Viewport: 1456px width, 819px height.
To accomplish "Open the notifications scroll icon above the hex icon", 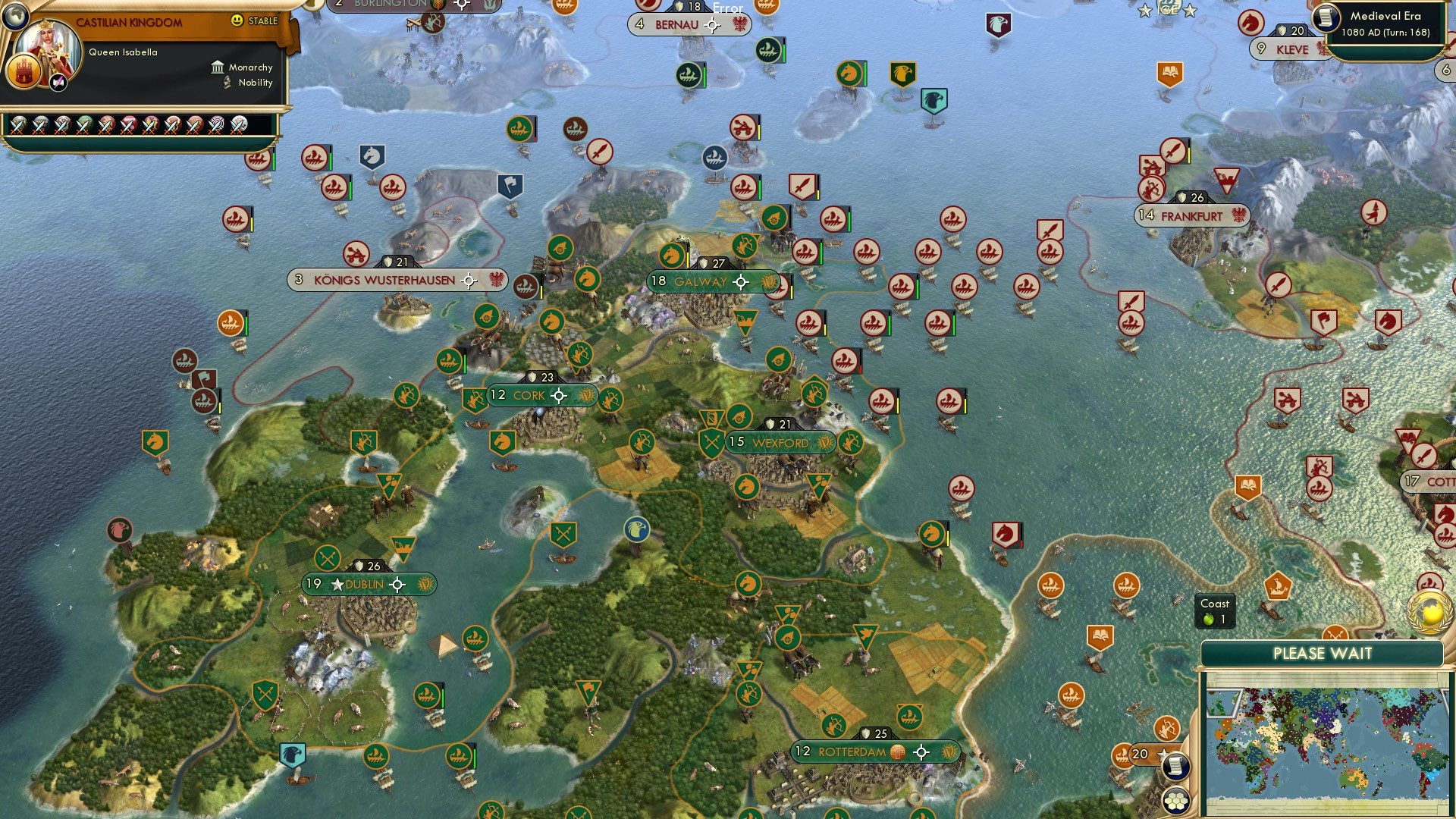I will [1175, 767].
